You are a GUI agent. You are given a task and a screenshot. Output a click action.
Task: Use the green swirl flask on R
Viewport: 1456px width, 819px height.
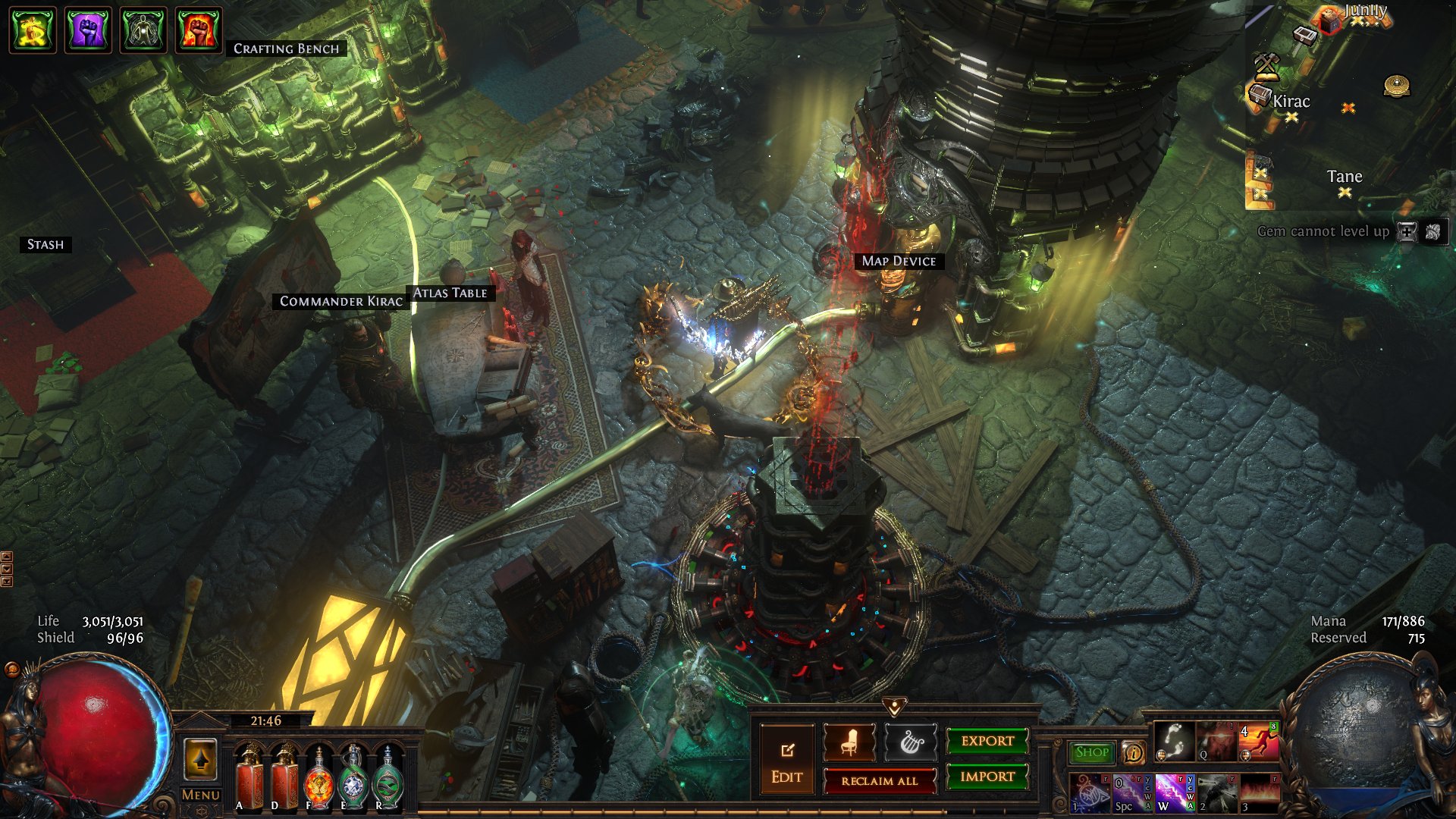point(388,777)
